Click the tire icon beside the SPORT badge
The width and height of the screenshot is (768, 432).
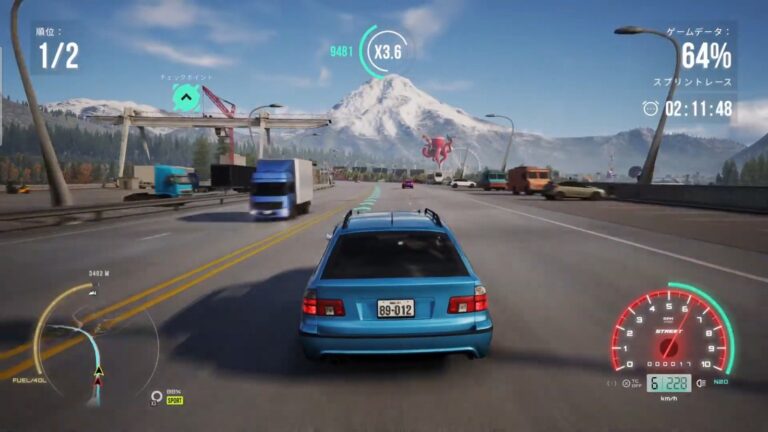point(157,397)
